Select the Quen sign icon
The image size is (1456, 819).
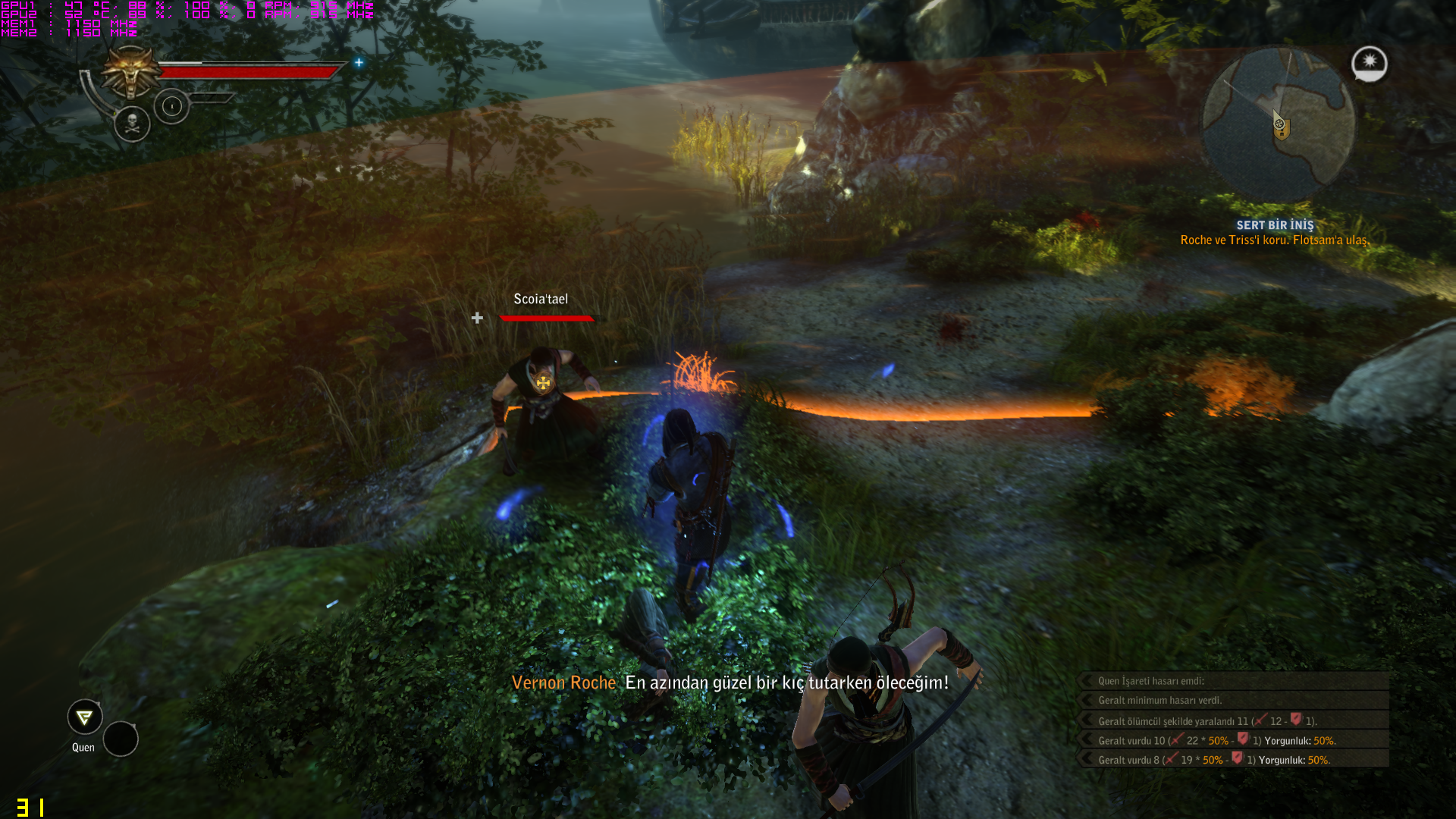[x=84, y=717]
